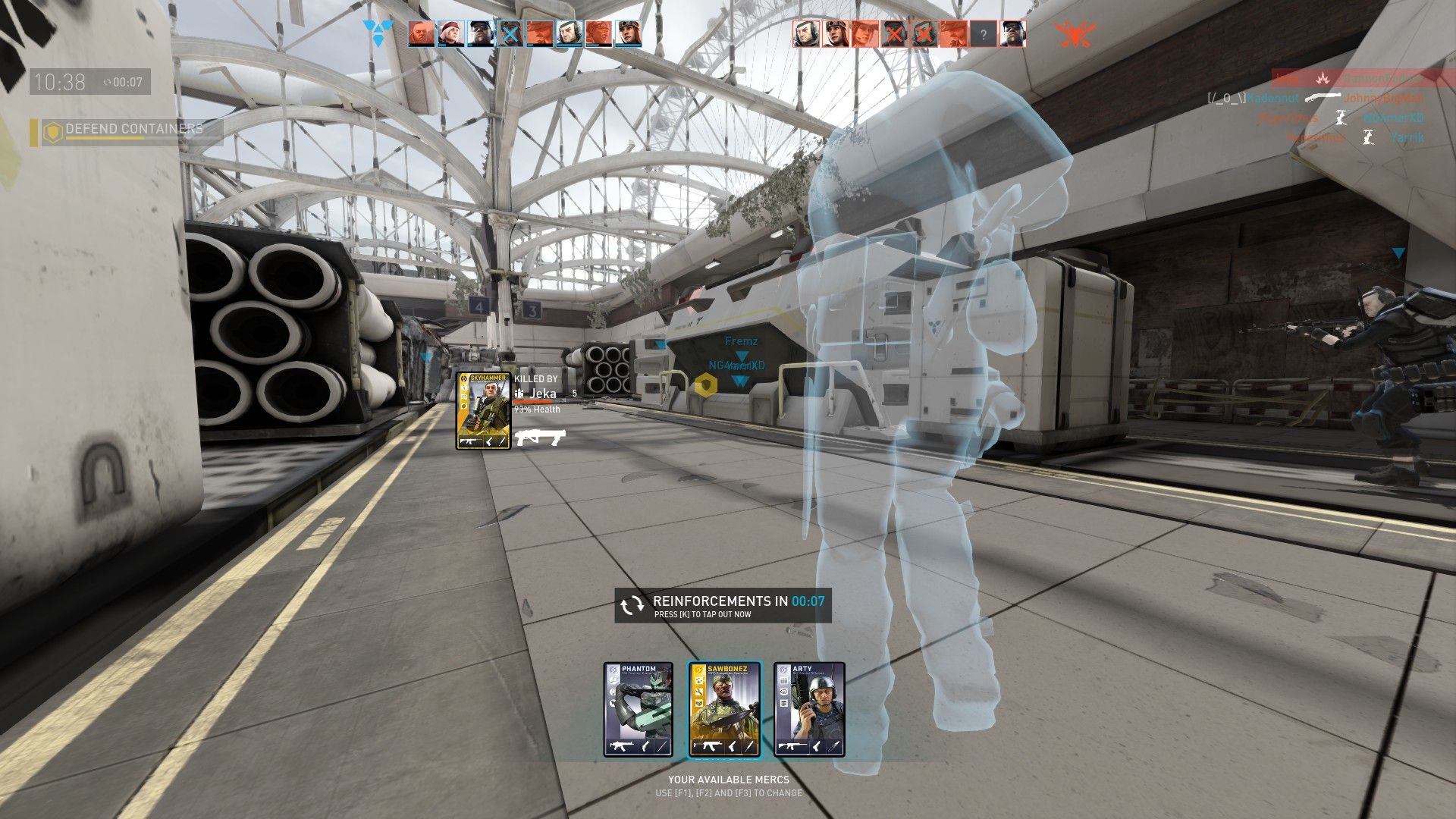Click the yellow shield objective marker
This screenshot has height=819, width=1456.
[x=706, y=385]
